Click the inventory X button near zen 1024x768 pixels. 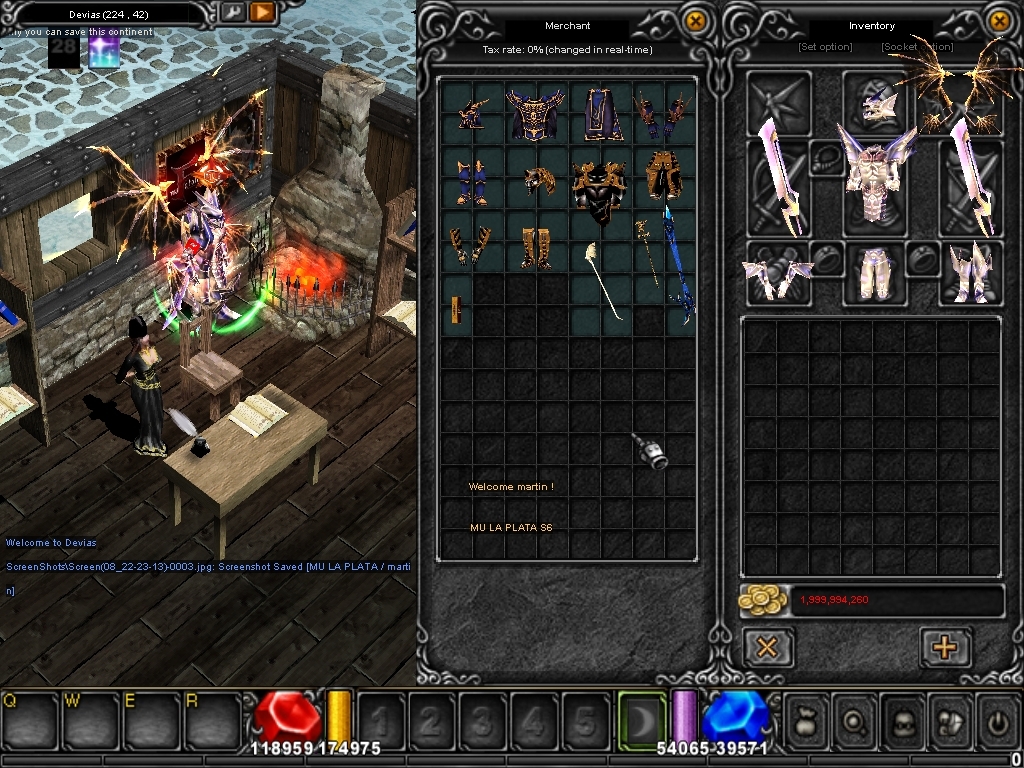point(767,647)
